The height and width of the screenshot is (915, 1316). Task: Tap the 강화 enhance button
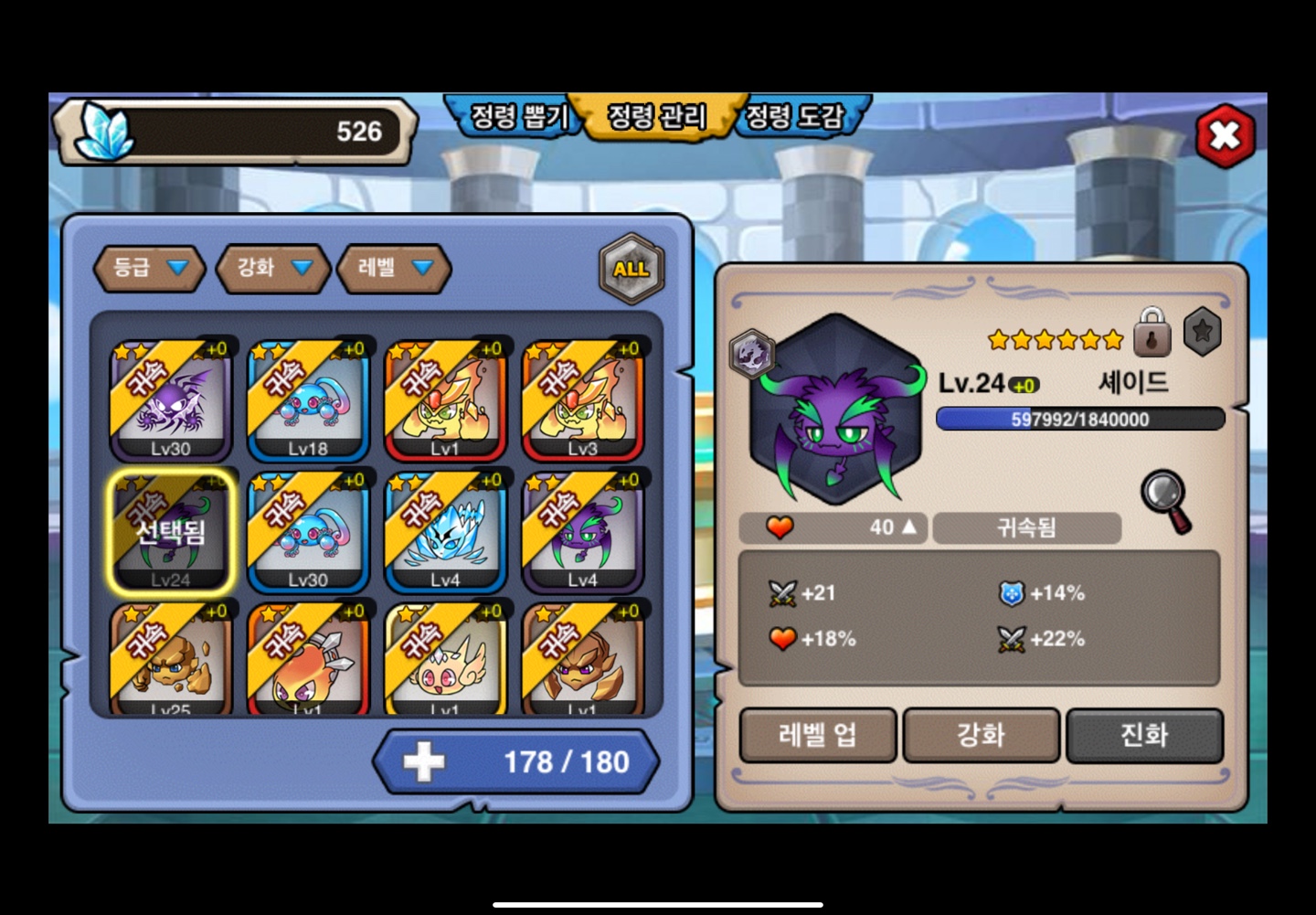[981, 735]
